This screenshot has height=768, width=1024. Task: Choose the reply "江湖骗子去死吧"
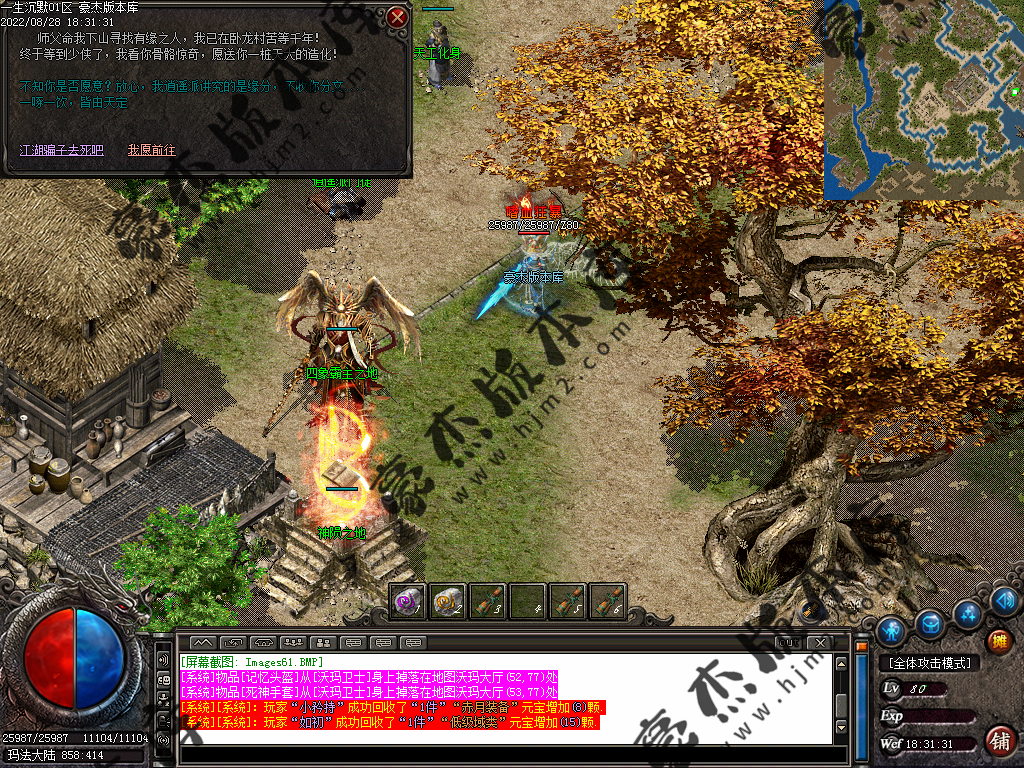tap(62, 150)
